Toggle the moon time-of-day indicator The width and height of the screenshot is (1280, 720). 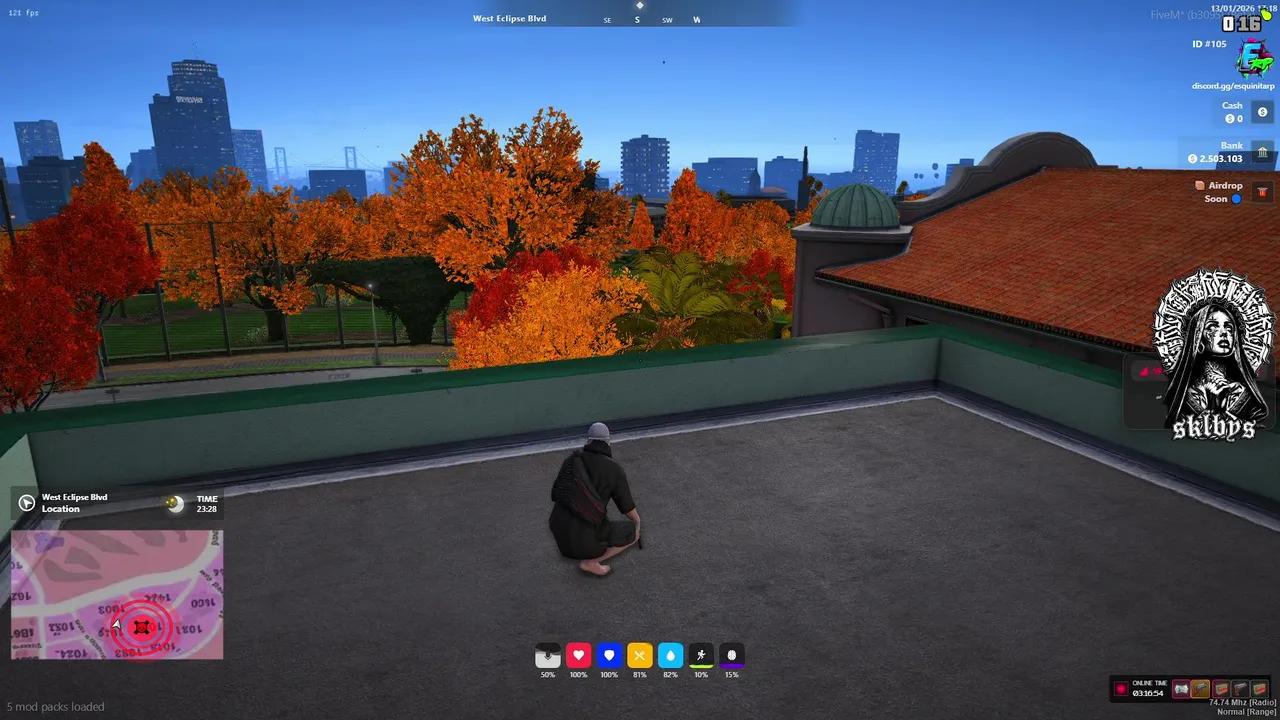point(176,502)
